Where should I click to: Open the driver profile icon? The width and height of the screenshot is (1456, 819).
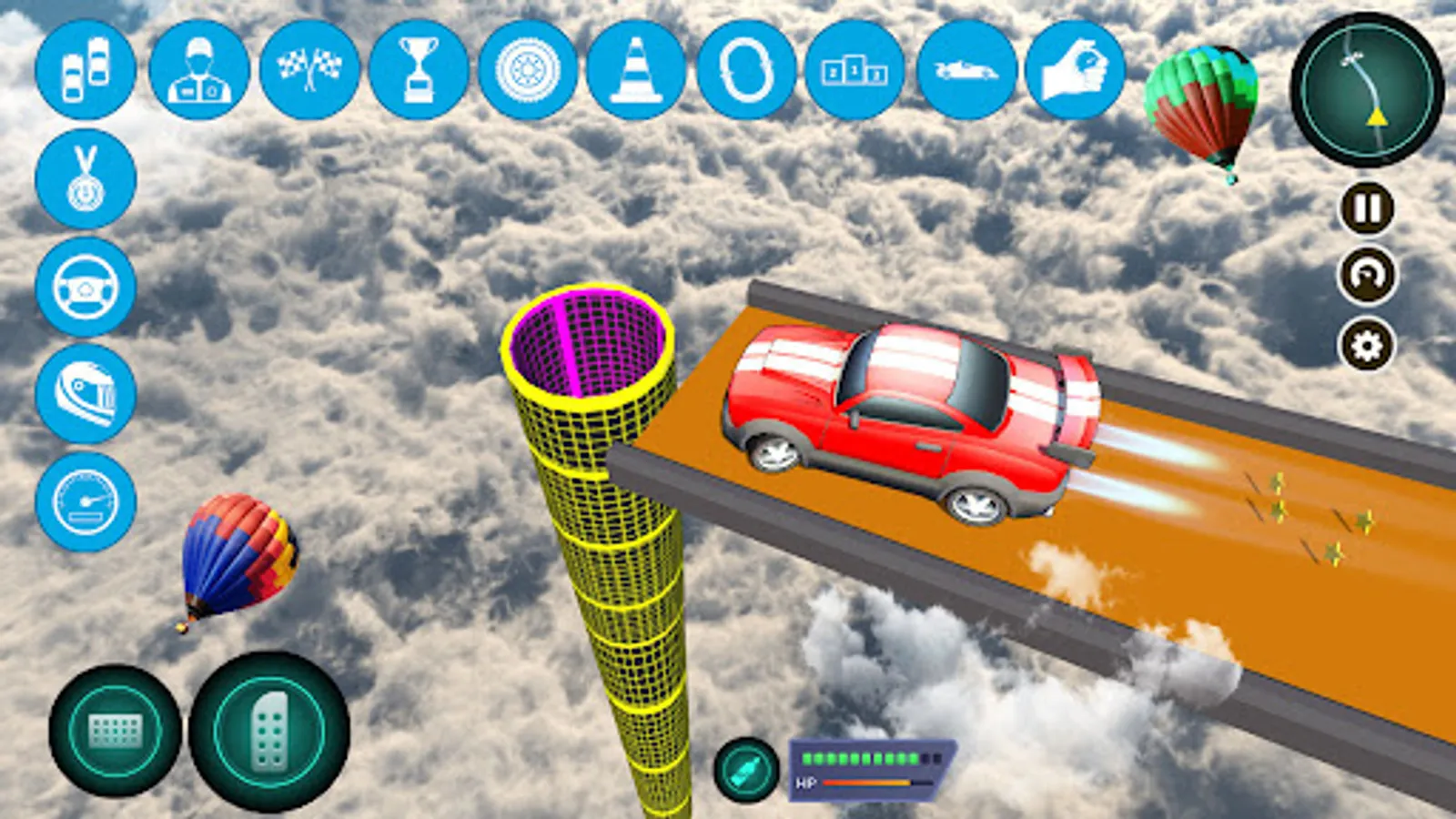[x=199, y=70]
